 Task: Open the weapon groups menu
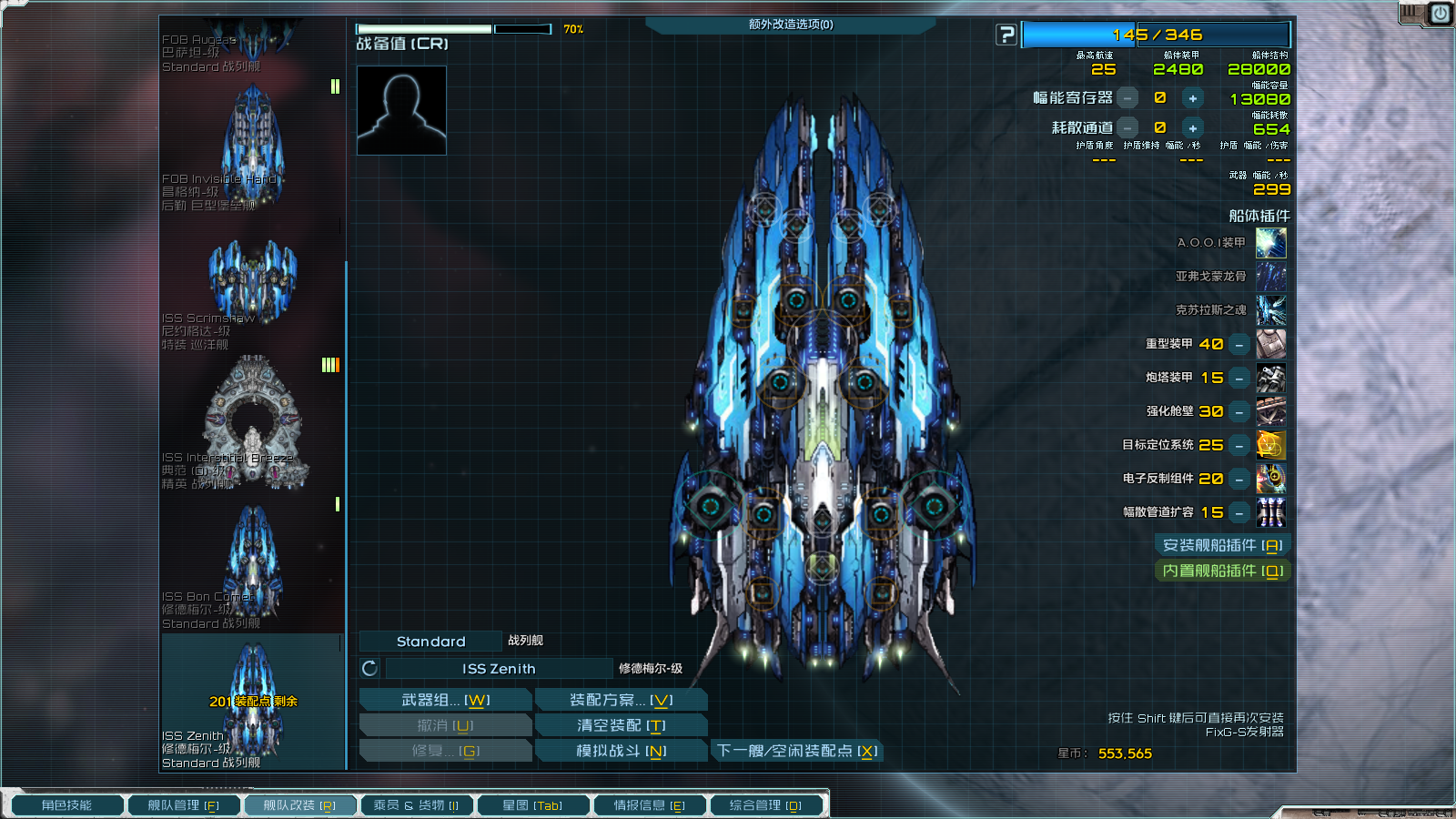pos(445,700)
